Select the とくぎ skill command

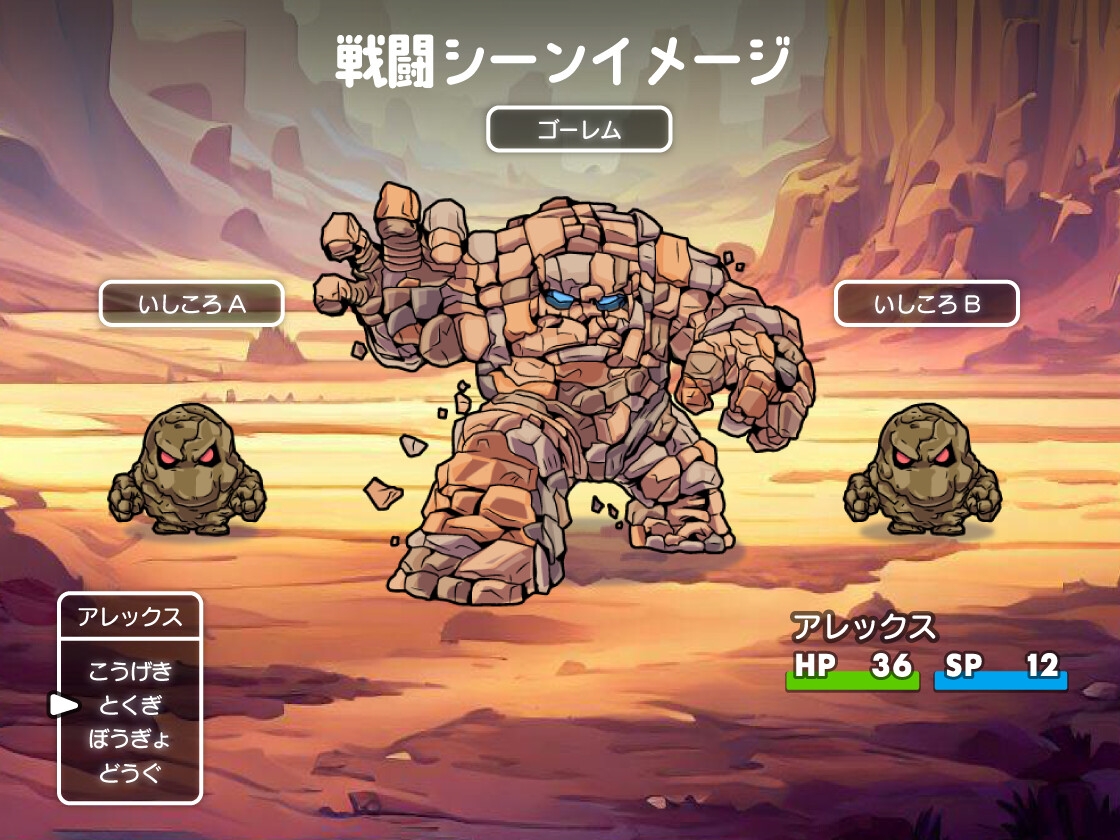coord(130,705)
